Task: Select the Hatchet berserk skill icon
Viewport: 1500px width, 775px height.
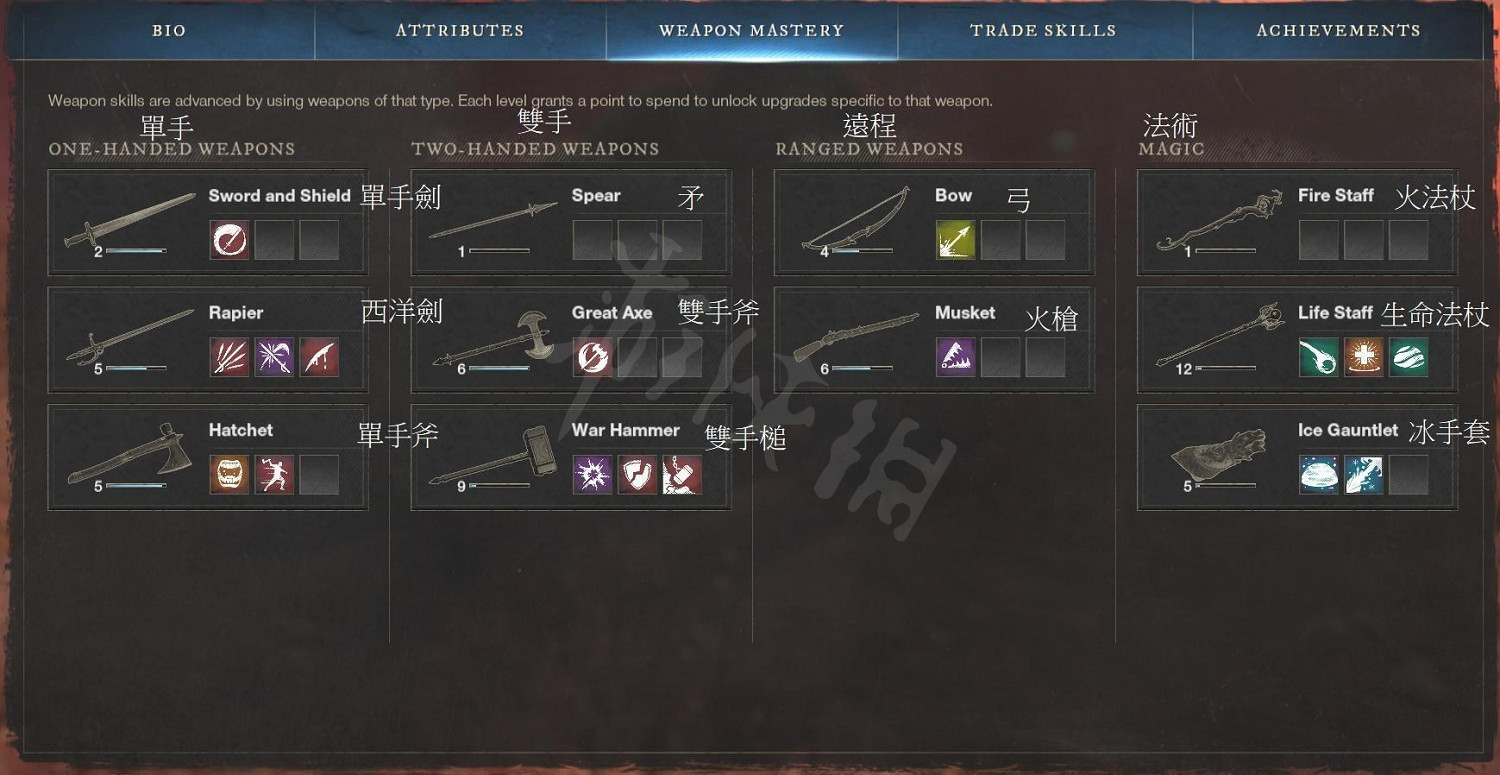Action: point(231,474)
